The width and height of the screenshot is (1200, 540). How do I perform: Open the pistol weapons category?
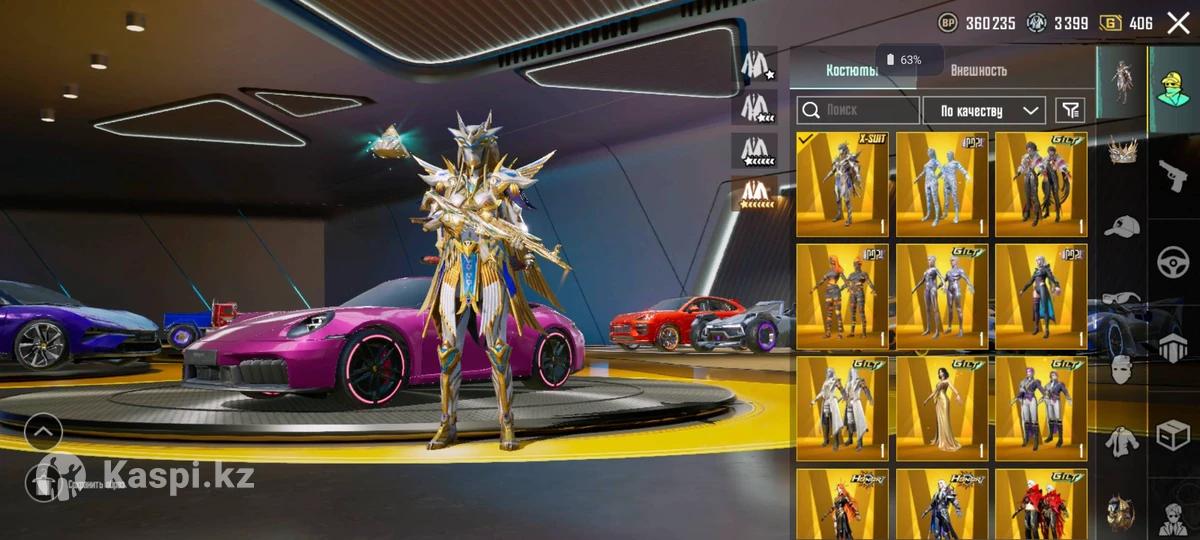[1172, 176]
